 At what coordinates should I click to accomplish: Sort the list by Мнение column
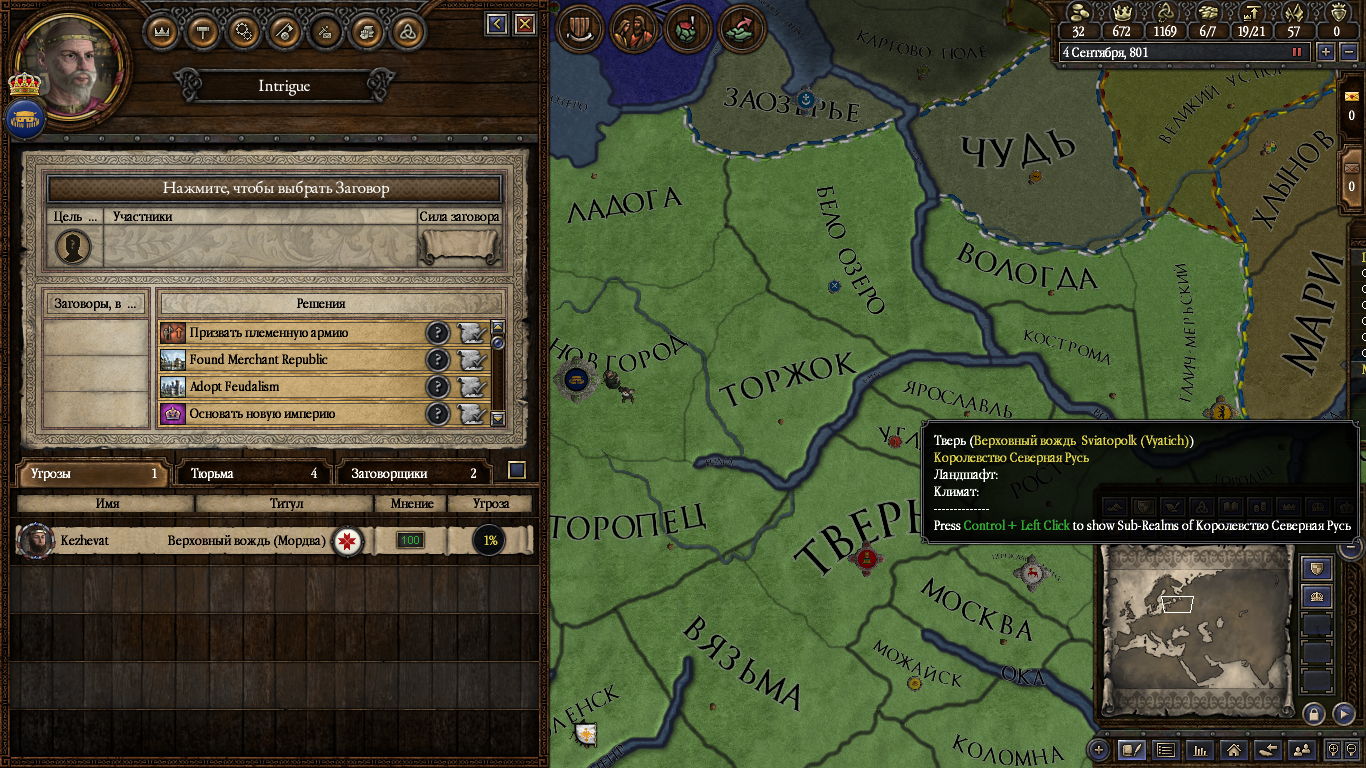click(x=410, y=504)
